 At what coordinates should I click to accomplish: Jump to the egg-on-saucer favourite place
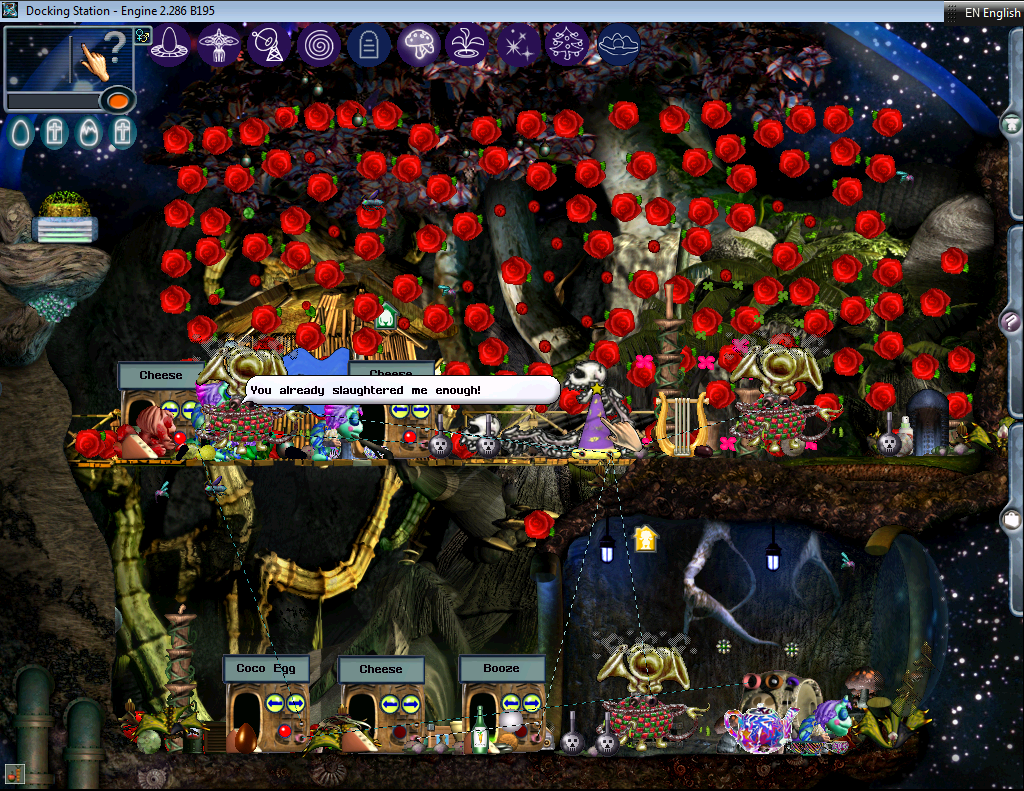pos(170,45)
